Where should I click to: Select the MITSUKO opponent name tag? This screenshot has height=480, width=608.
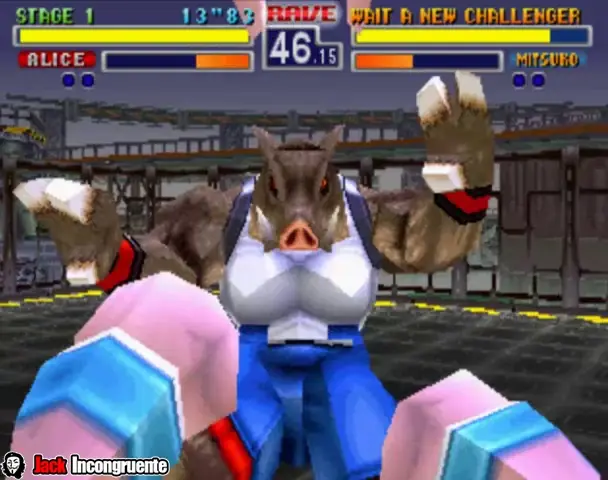(547, 61)
